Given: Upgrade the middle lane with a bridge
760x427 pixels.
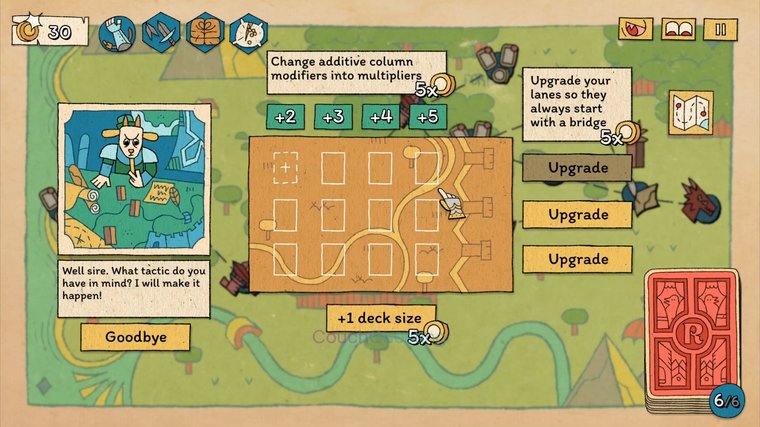Looking at the screenshot, I should pyautogui.click(x=577, y=214).
